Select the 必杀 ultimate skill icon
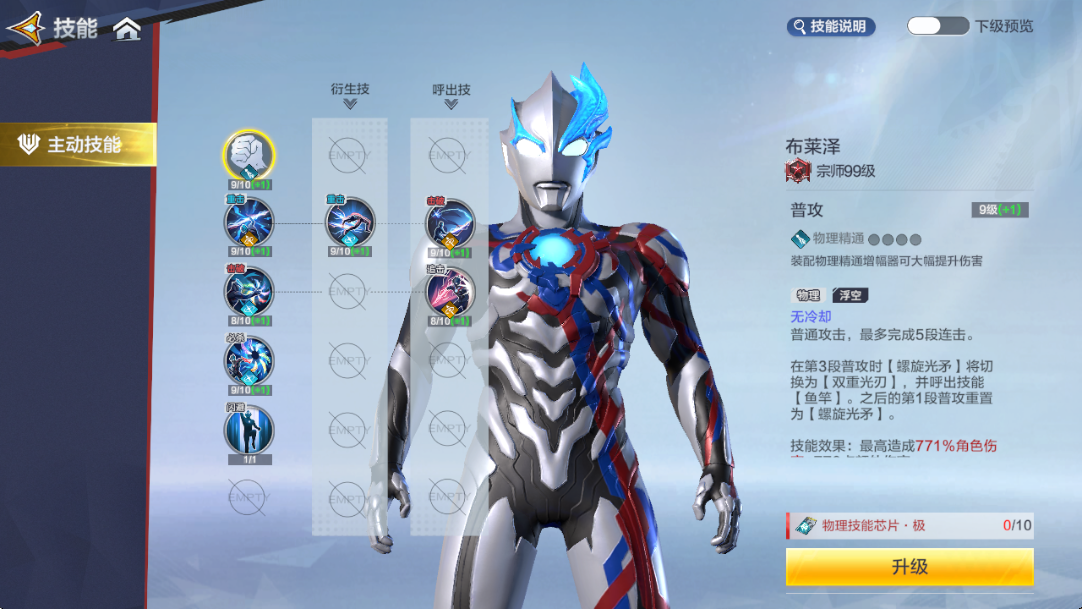Screen dimensions: 1082x609 248,359
